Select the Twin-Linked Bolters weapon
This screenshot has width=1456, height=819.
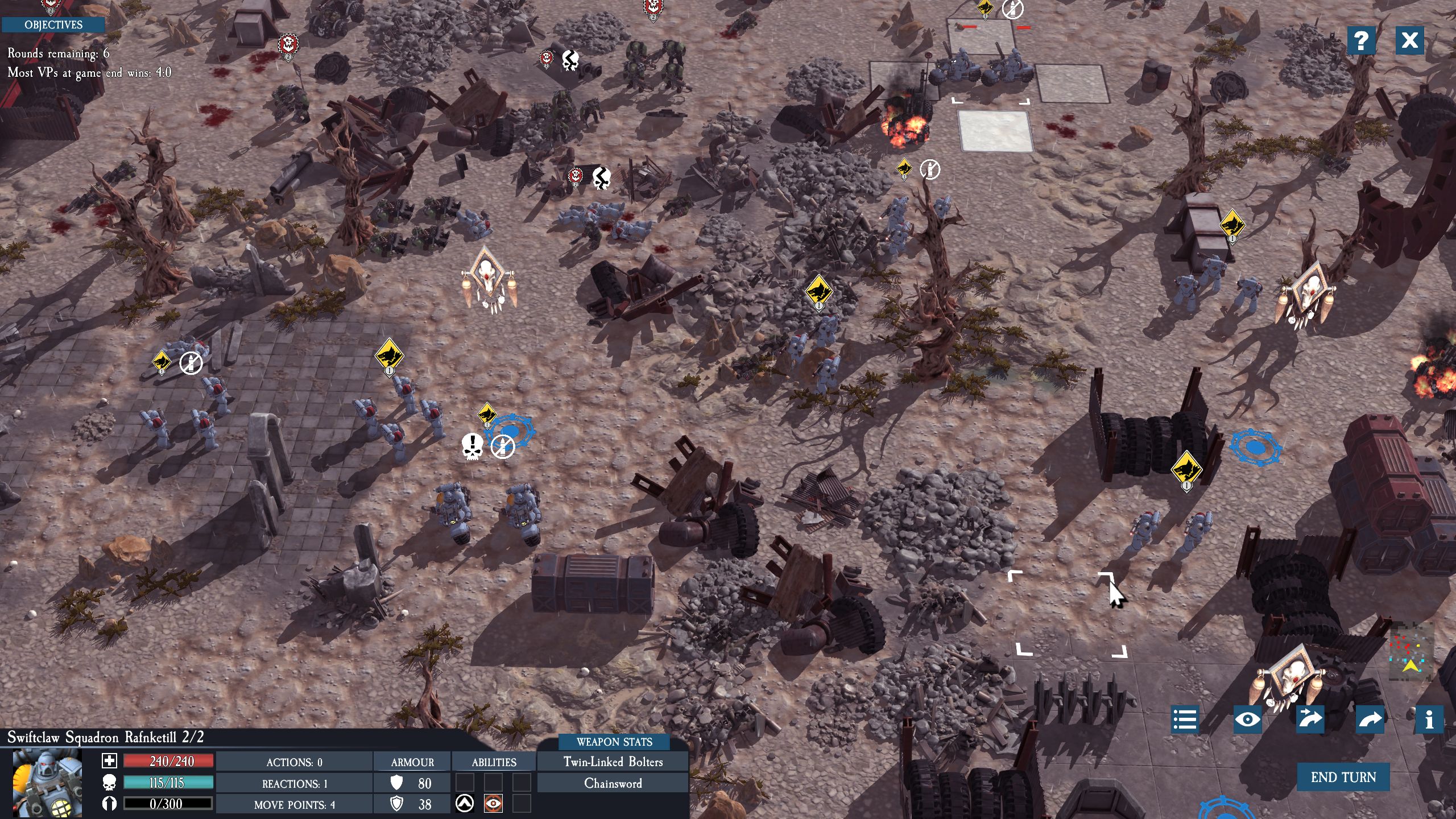coord(613,762)
